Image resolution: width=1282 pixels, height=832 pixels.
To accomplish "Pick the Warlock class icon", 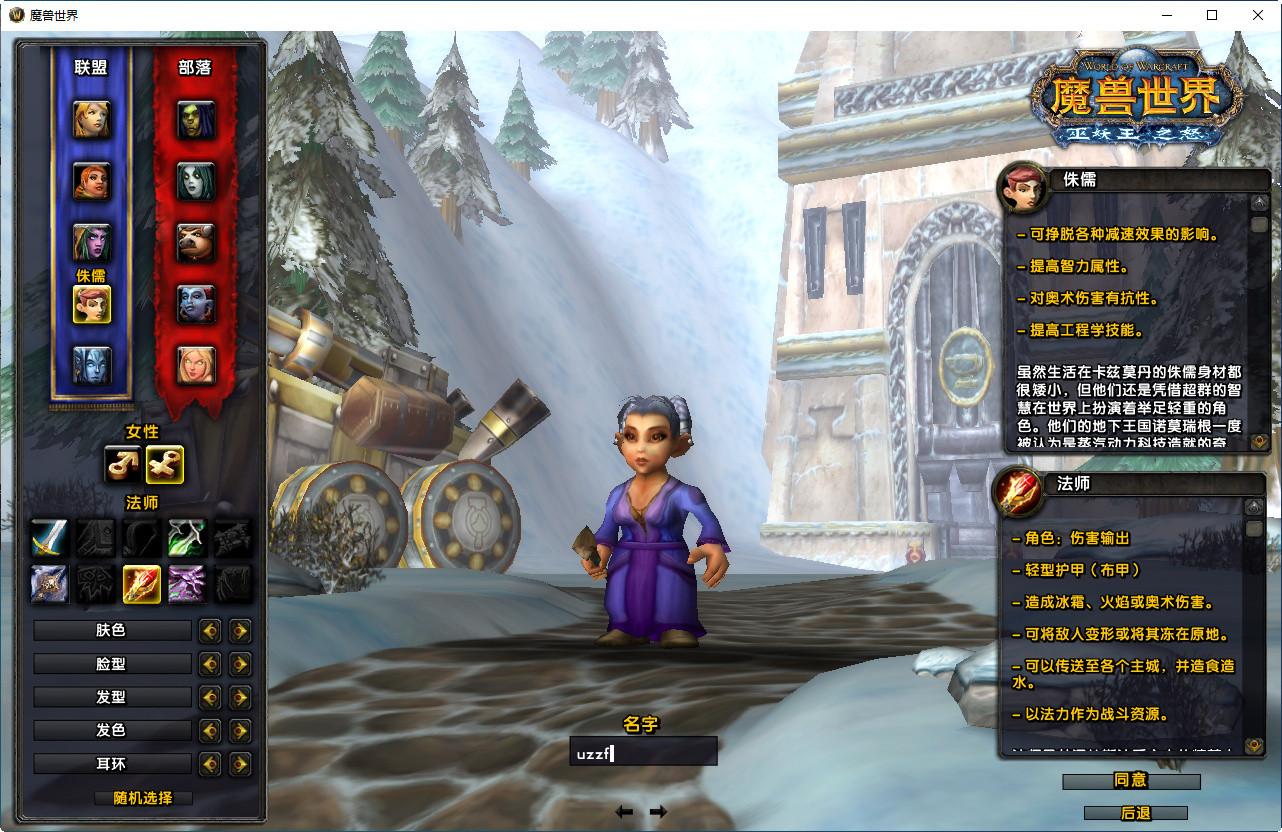I will point(187,584).
